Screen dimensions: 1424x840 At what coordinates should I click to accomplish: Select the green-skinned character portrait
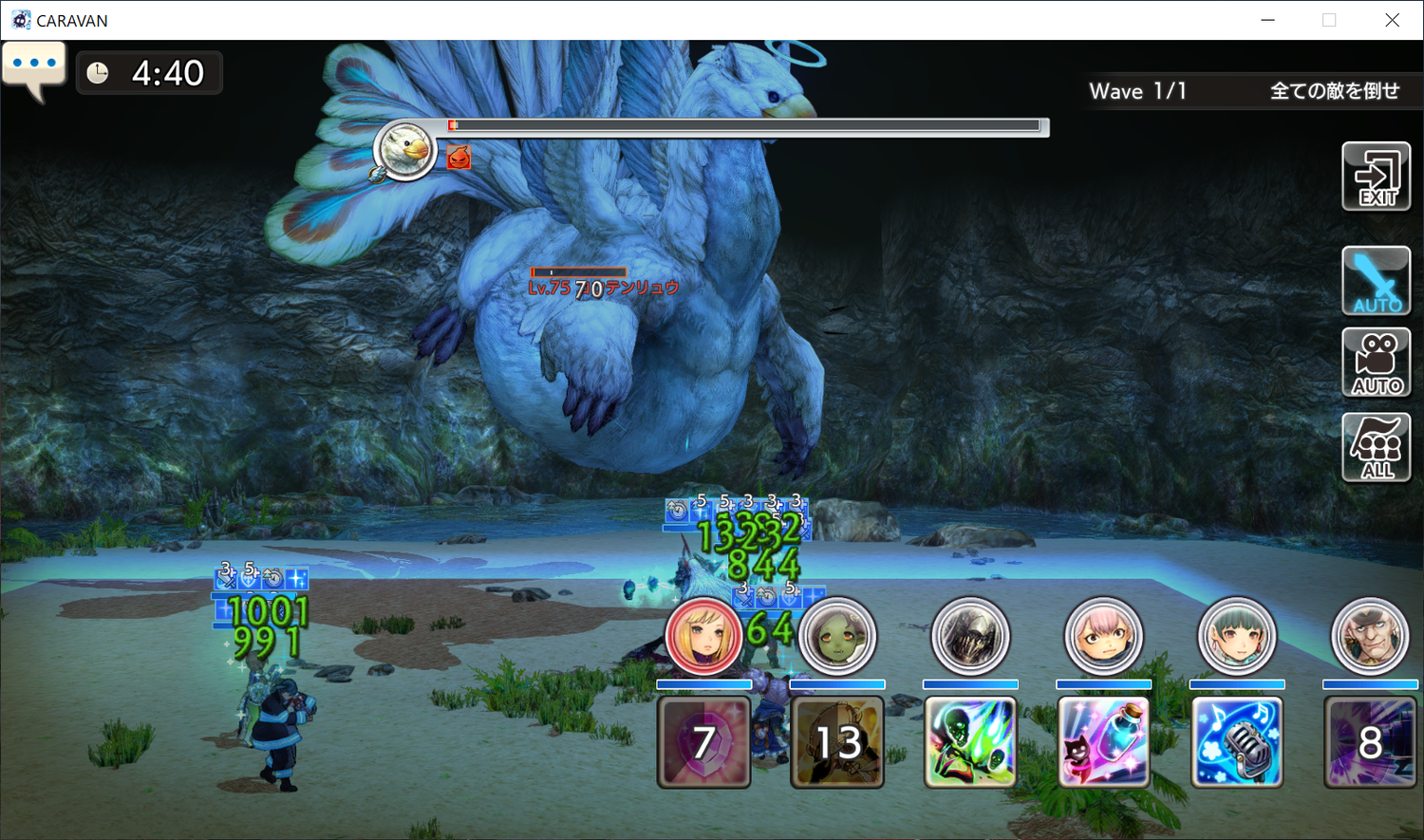coord(836,636)
